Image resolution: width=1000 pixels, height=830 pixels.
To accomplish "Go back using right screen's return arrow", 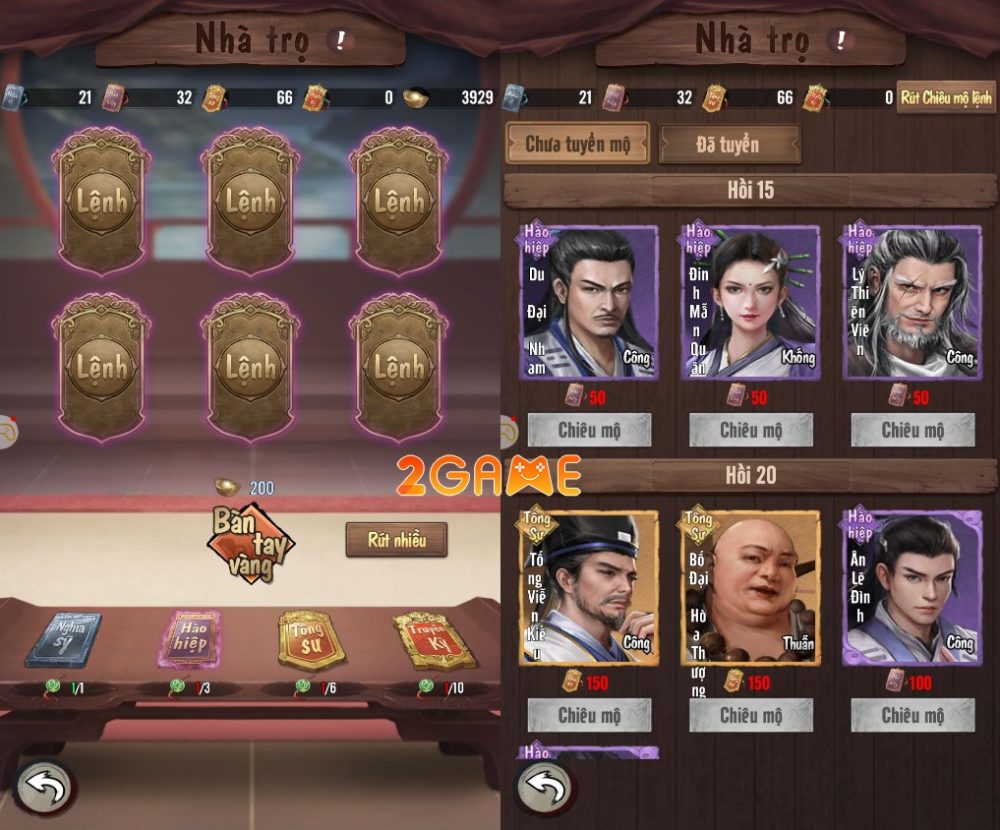I will [x=546, y=787].
